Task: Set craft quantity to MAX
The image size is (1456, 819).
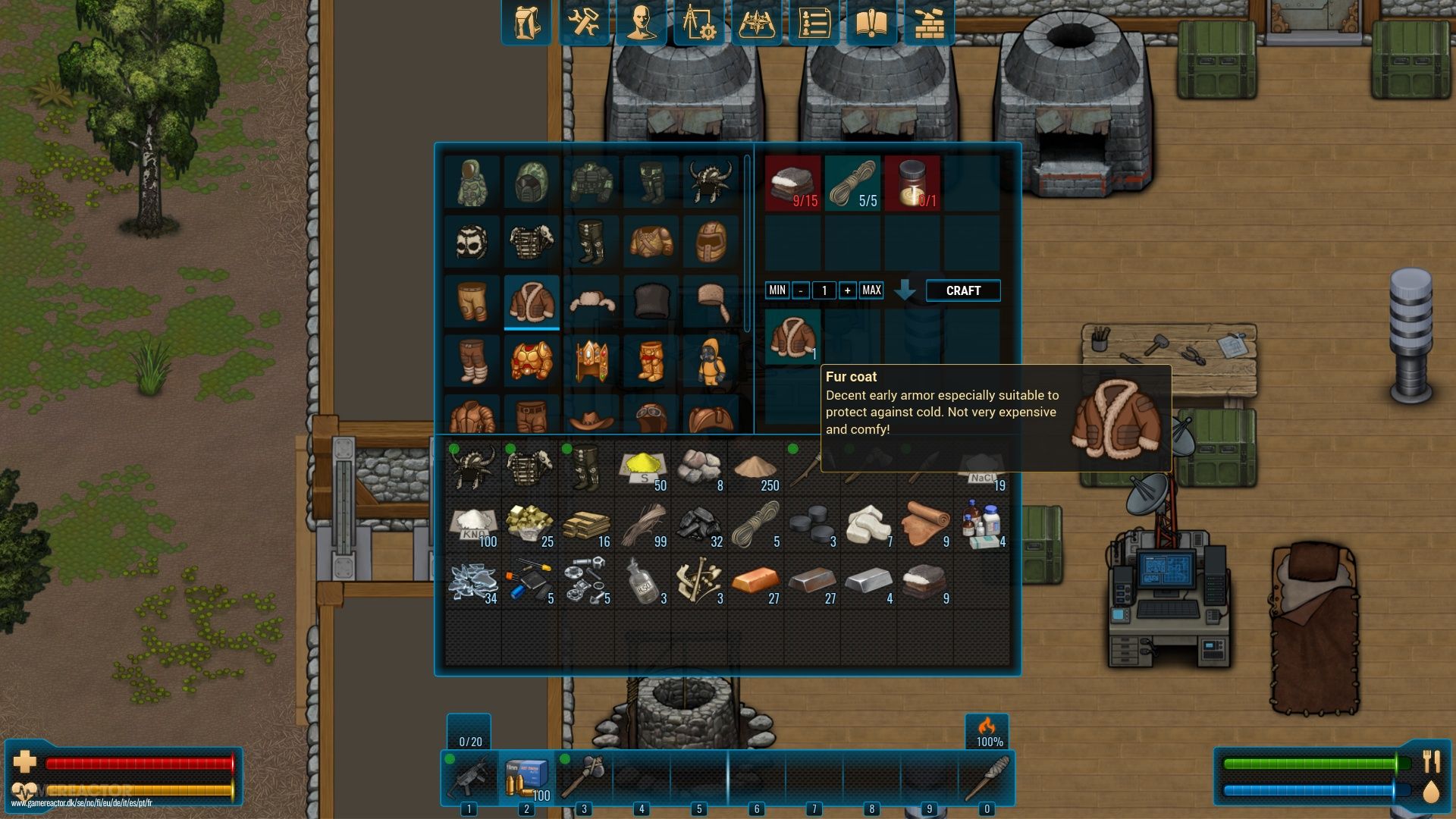Action: coord(871,290)
